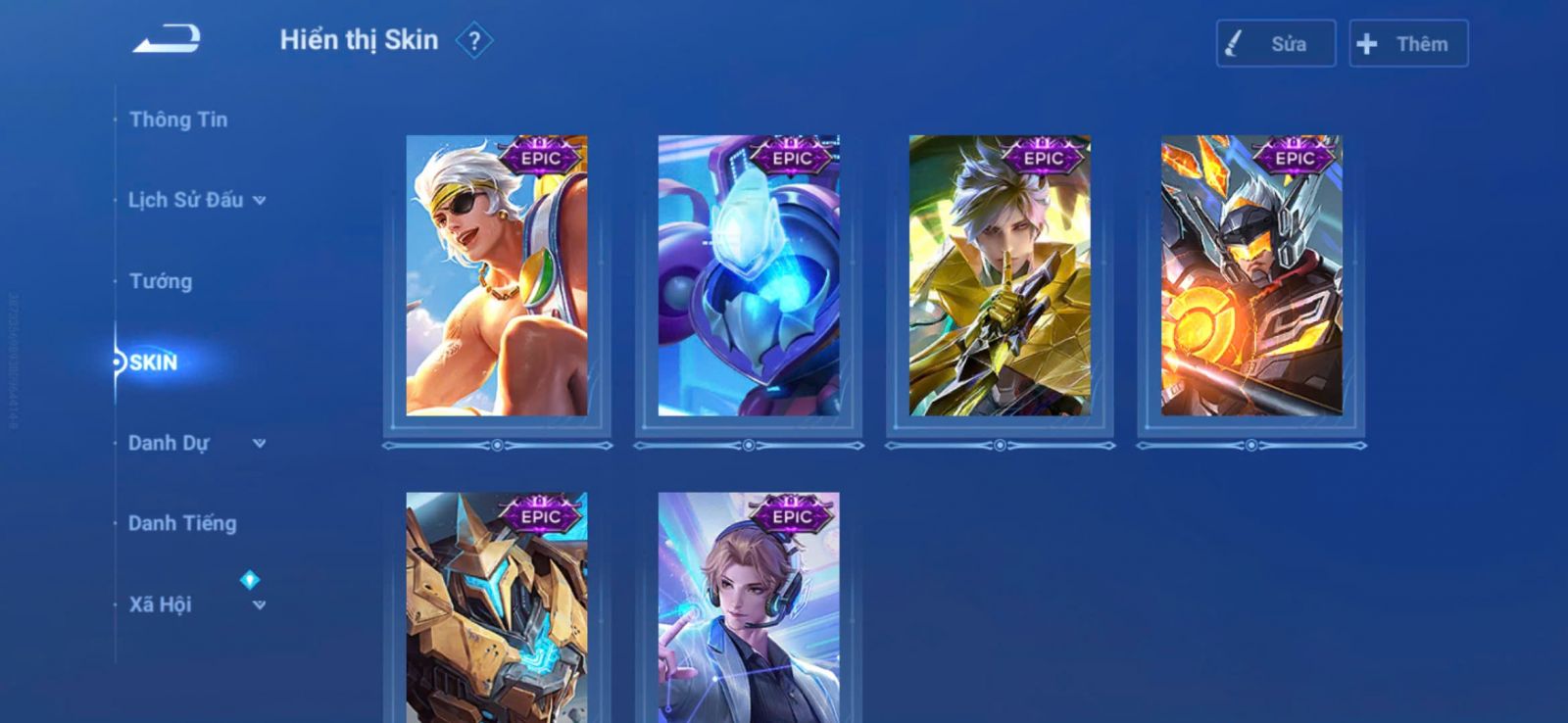Viewport: 1568px width, 723px height.
Task: Click the Sửa edit button
Action: click(x=1275, y=44)
